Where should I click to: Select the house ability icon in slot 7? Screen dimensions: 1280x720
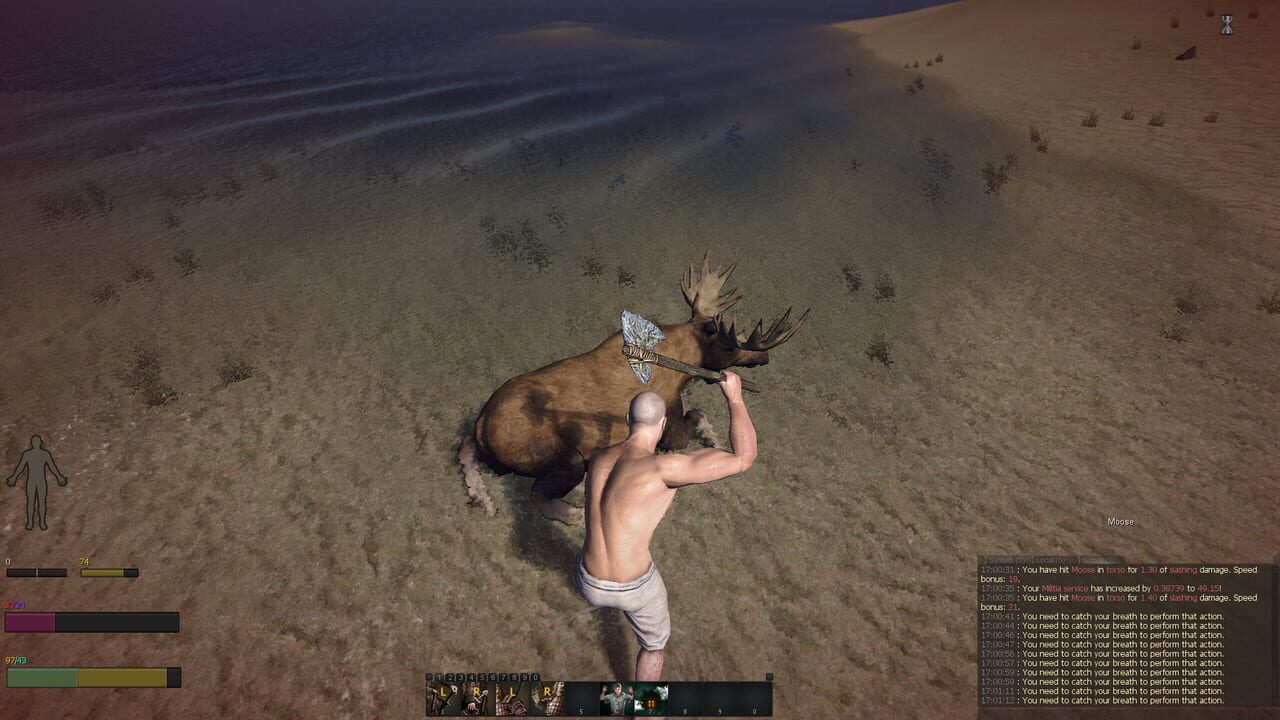point(650,695)
